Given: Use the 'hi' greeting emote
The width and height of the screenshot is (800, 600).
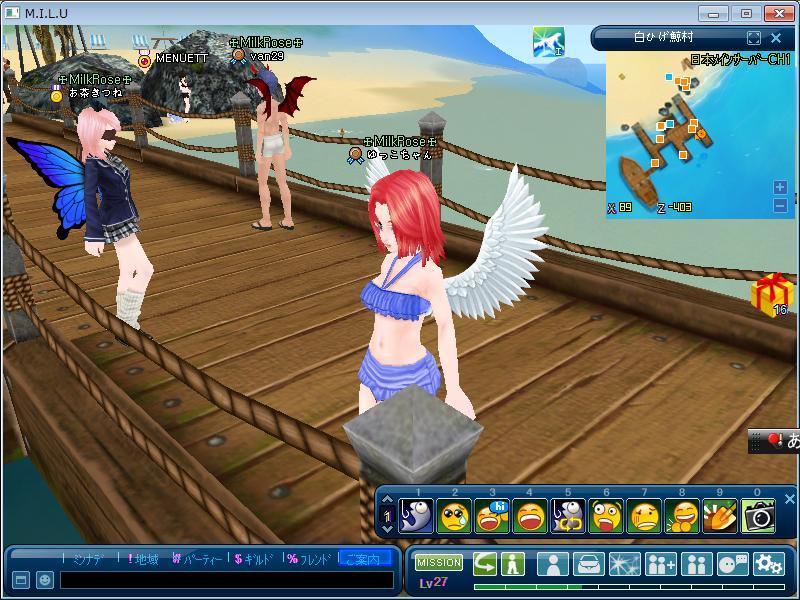Looking at the screenshot, I should click(x=492, y=516).
